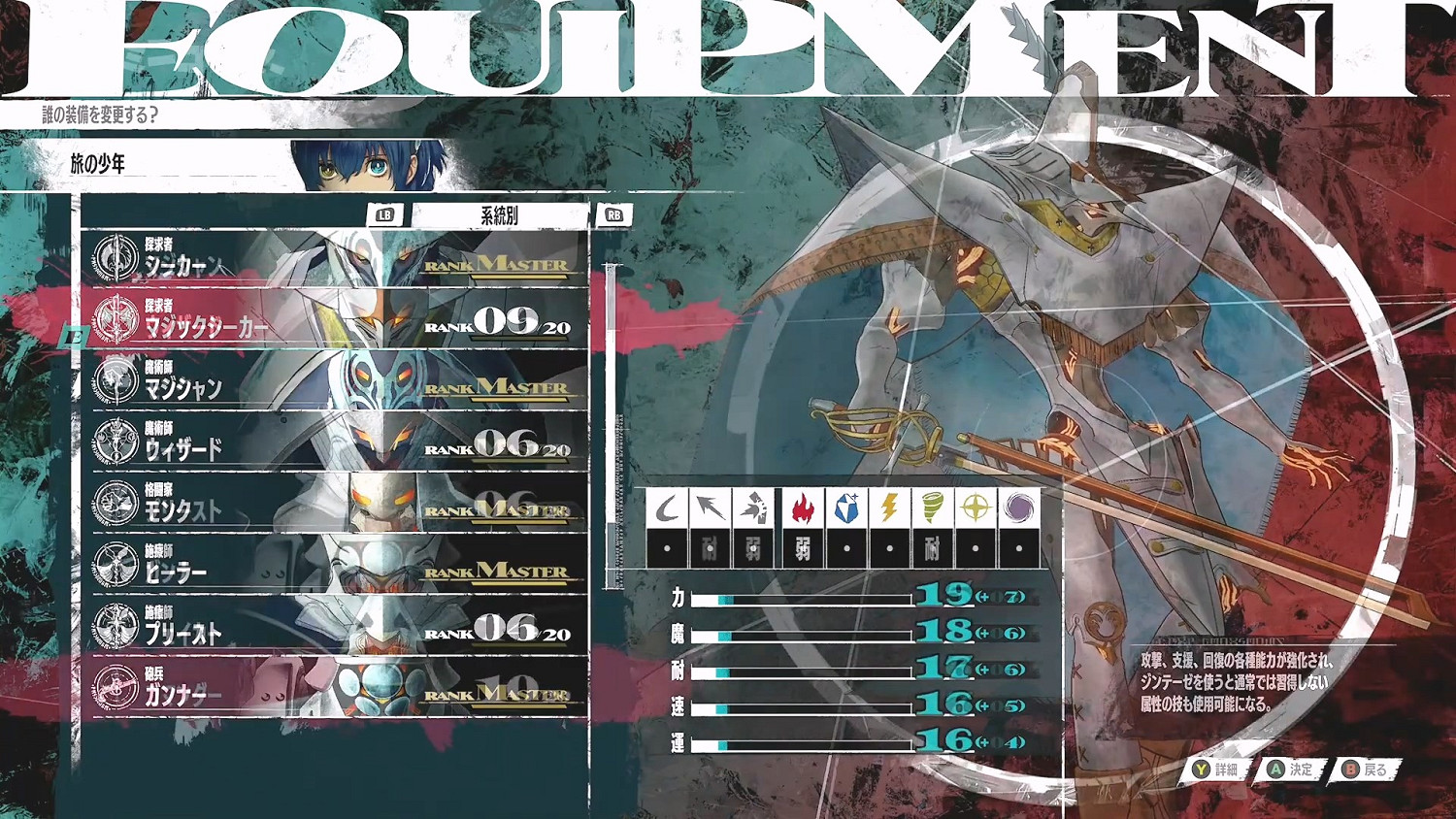Open previous category with the LB tab
Viewport: 1456px width, 819px height.
382,214
